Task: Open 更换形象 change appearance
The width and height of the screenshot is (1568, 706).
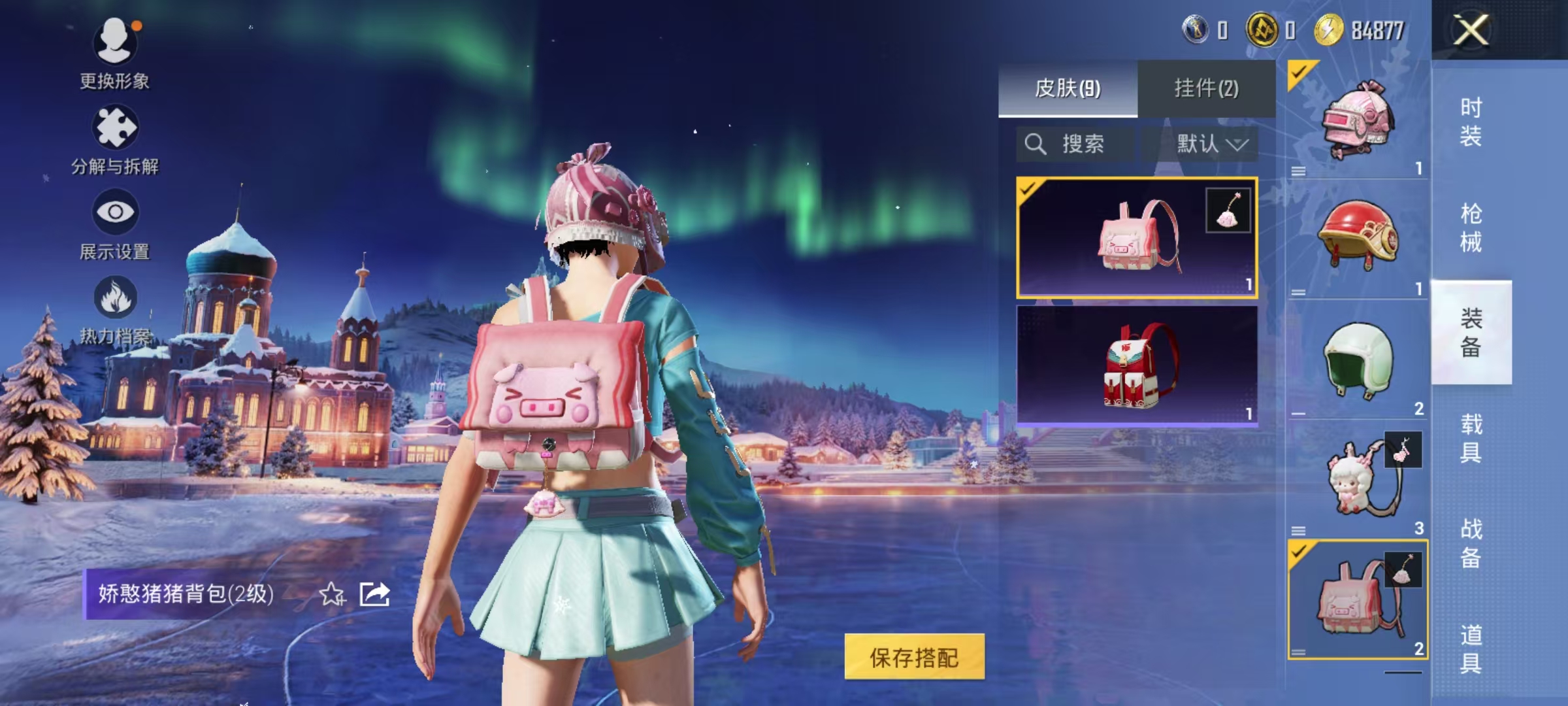Action: pyautogui.click(x=115, y=52)
